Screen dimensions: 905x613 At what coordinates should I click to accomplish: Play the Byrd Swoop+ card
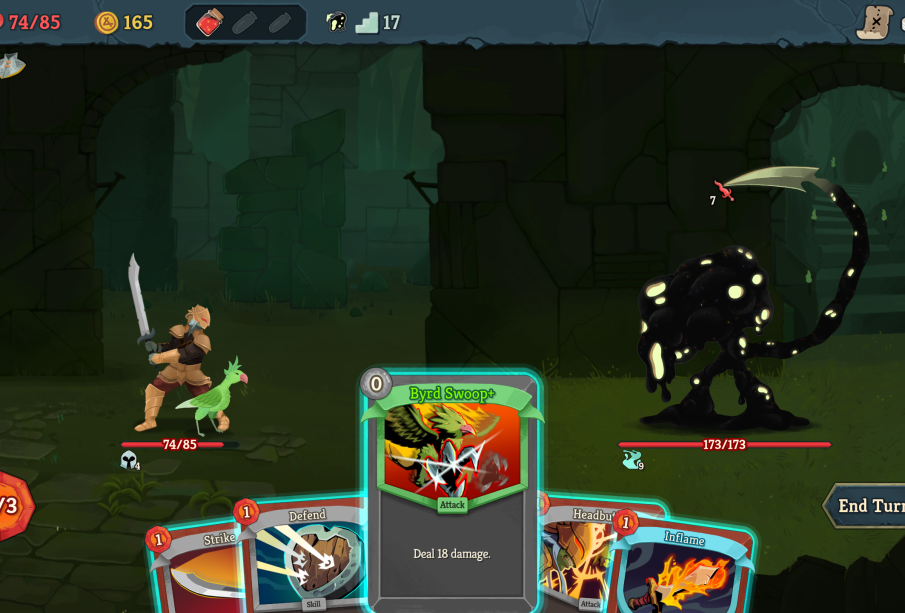click(x=452, y=490)
